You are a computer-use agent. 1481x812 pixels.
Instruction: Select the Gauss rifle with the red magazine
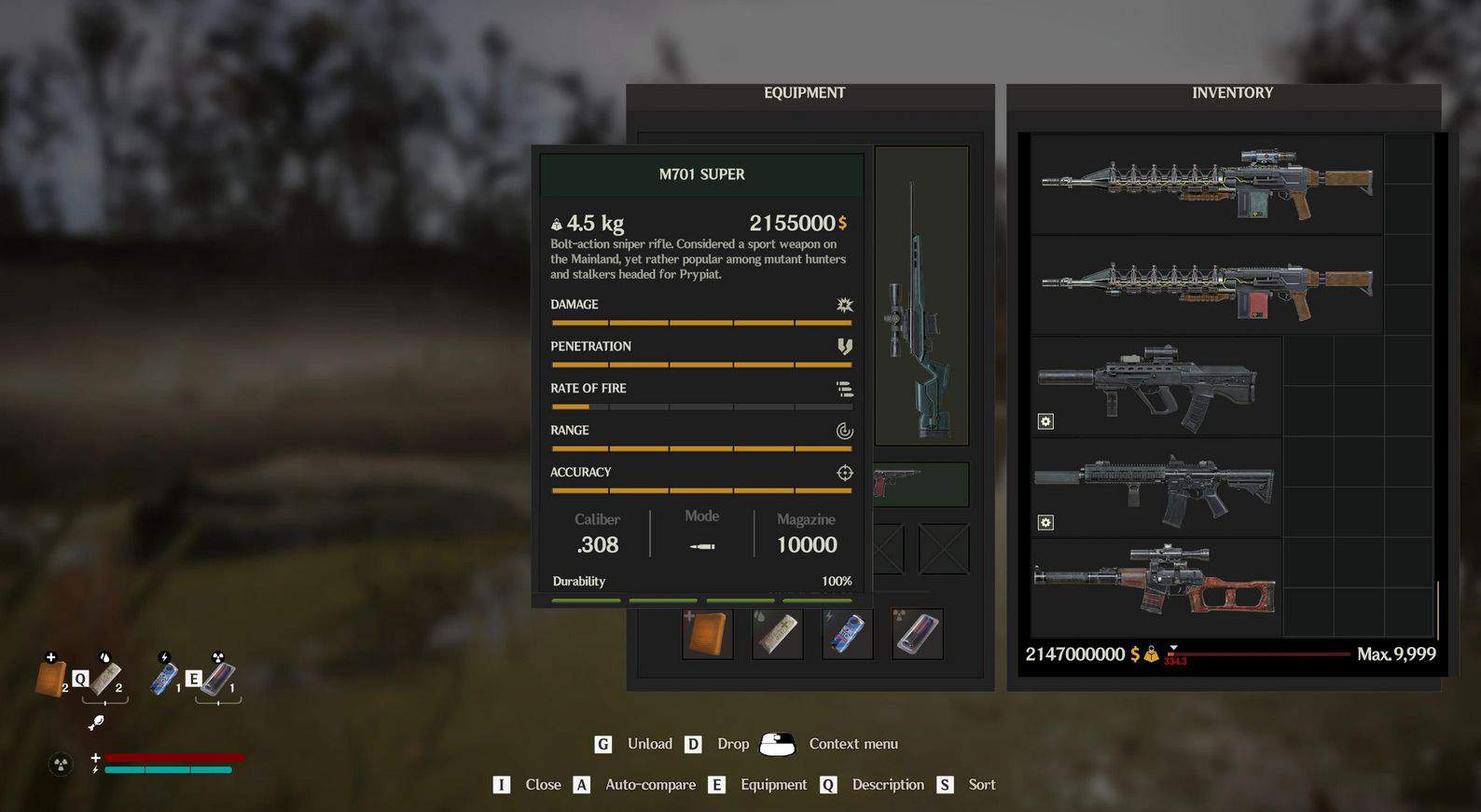click(1207, 284)
